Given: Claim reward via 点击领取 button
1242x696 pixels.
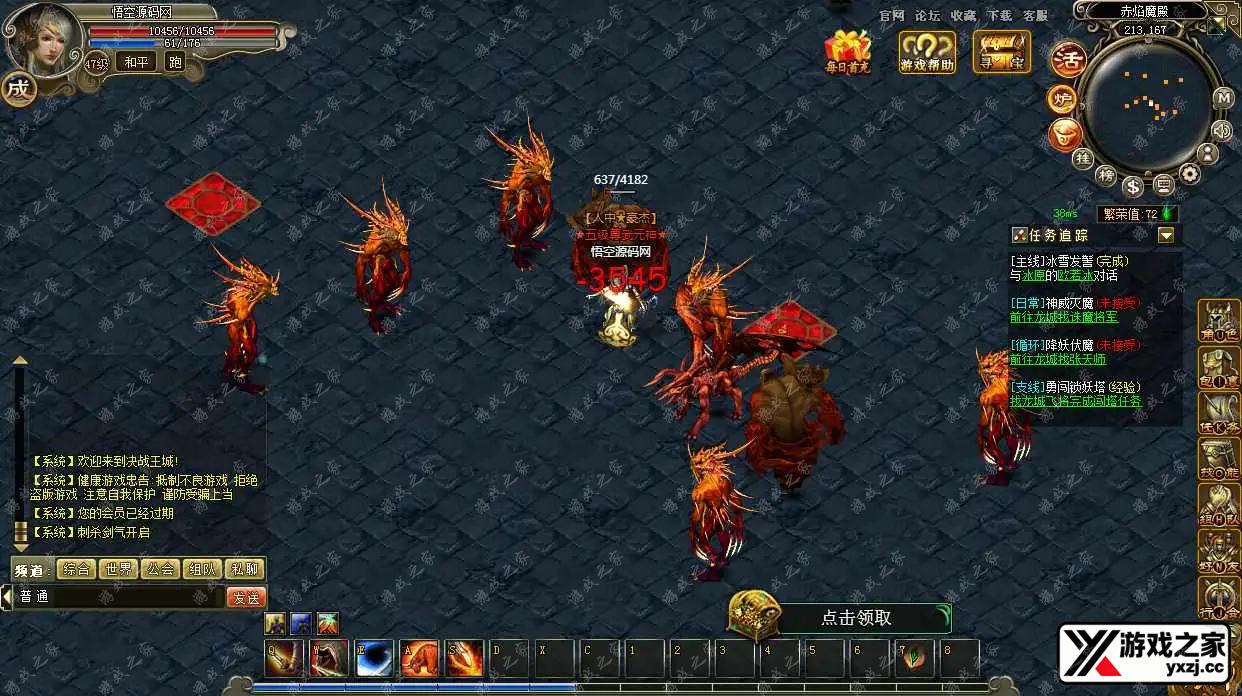Looking at the screenshot, I should point(855,618).
